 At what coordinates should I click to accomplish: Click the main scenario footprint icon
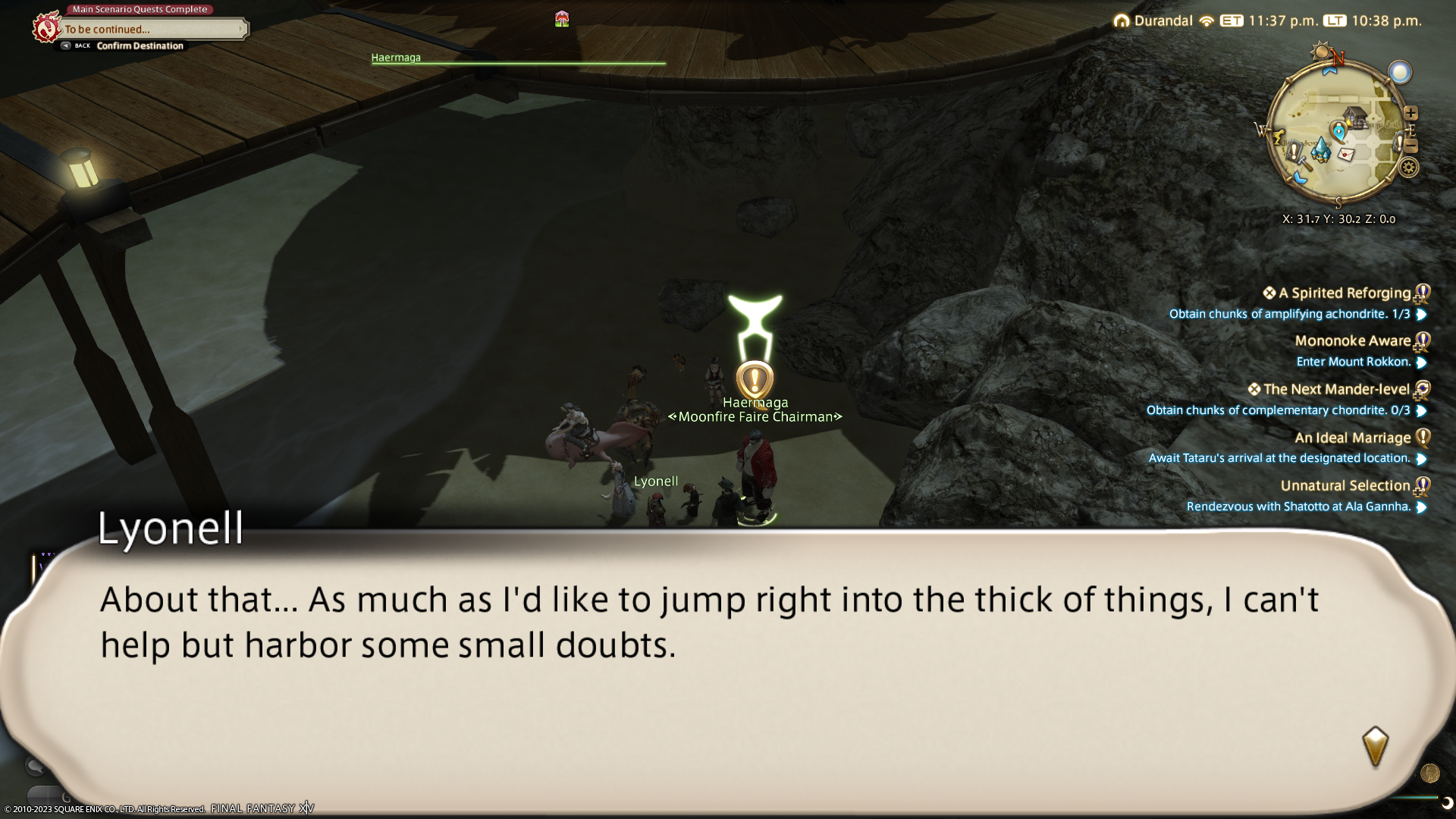pos(45,28)
